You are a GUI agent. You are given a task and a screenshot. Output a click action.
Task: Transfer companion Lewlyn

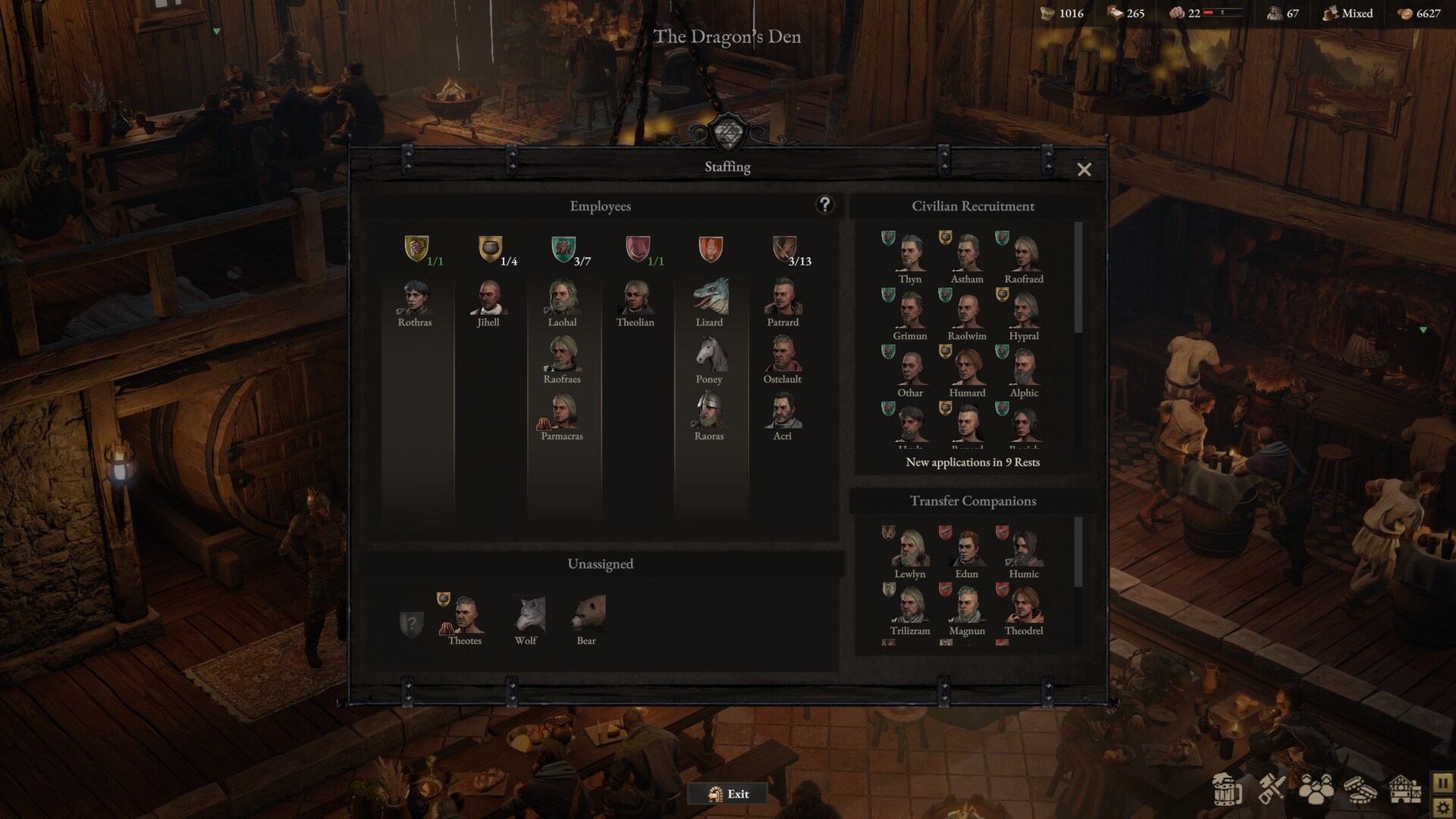coord(910,550)
